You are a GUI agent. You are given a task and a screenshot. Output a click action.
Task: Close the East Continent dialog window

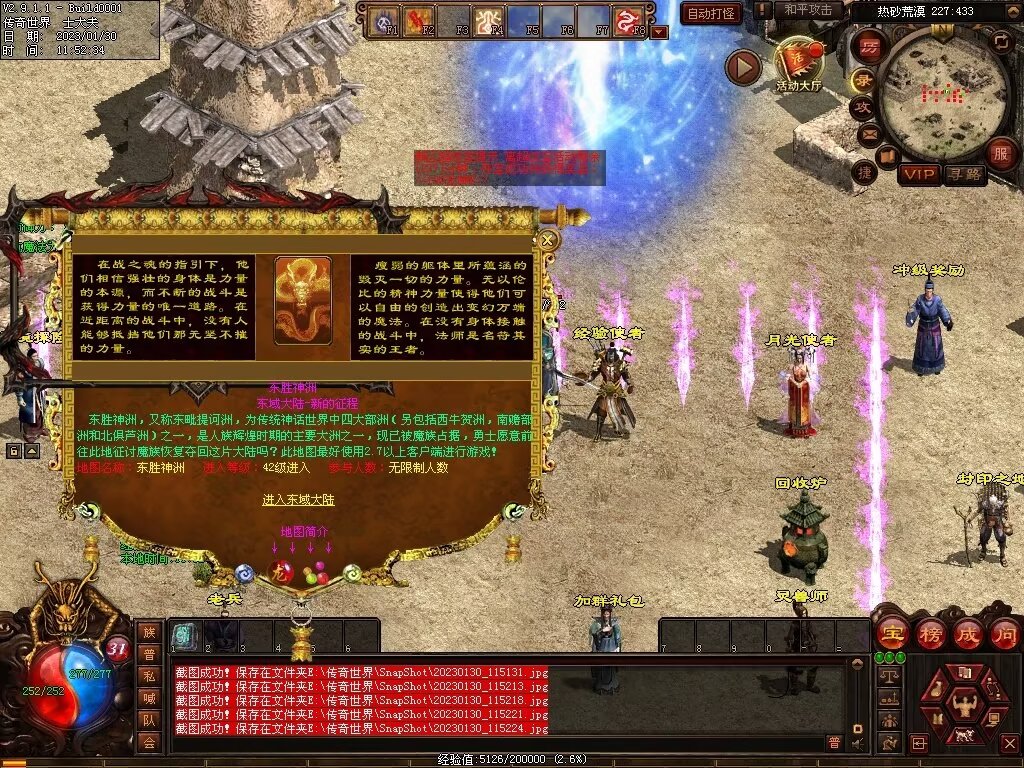[x=547, y=240]
